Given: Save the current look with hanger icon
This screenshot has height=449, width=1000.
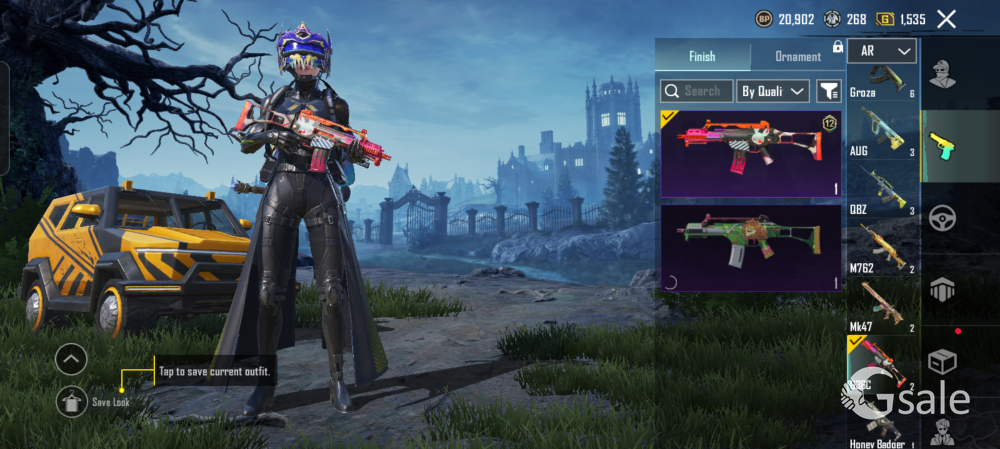Looking at the screenshot, I should pos(71,401).
